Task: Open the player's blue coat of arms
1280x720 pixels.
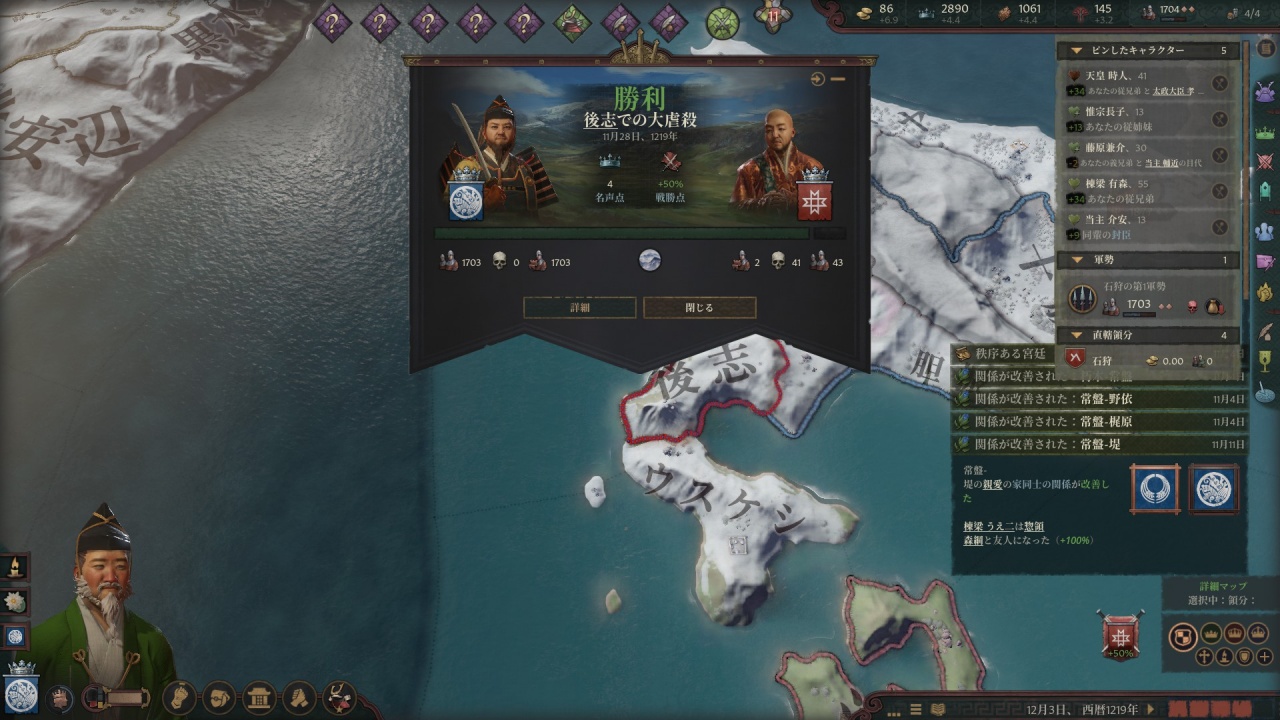Action: (x=20, y=694)
